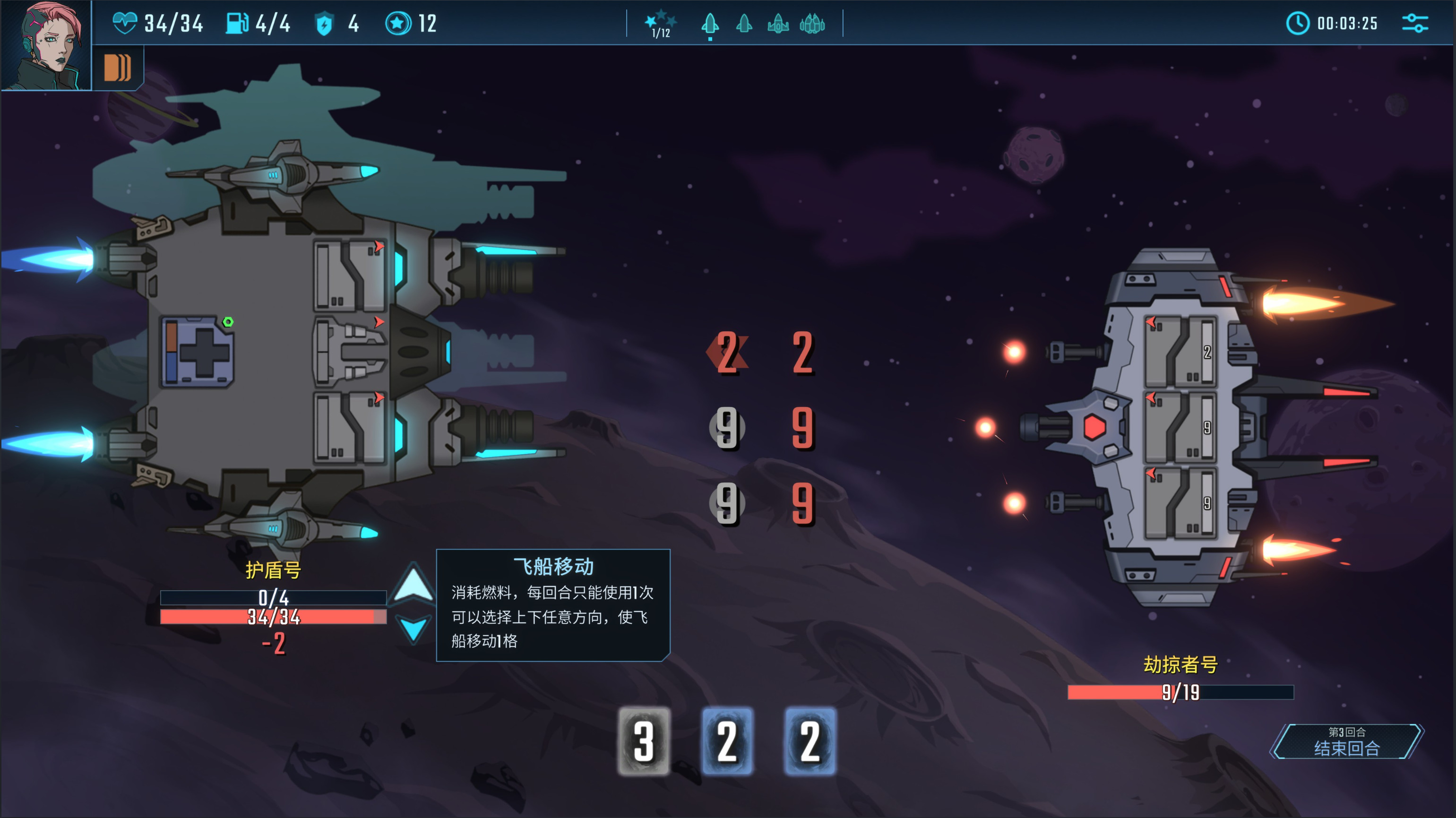This screenshot has width=1456, height=818.
Task: Target the enemy ship room marked 2
Action: (1180, 352)
